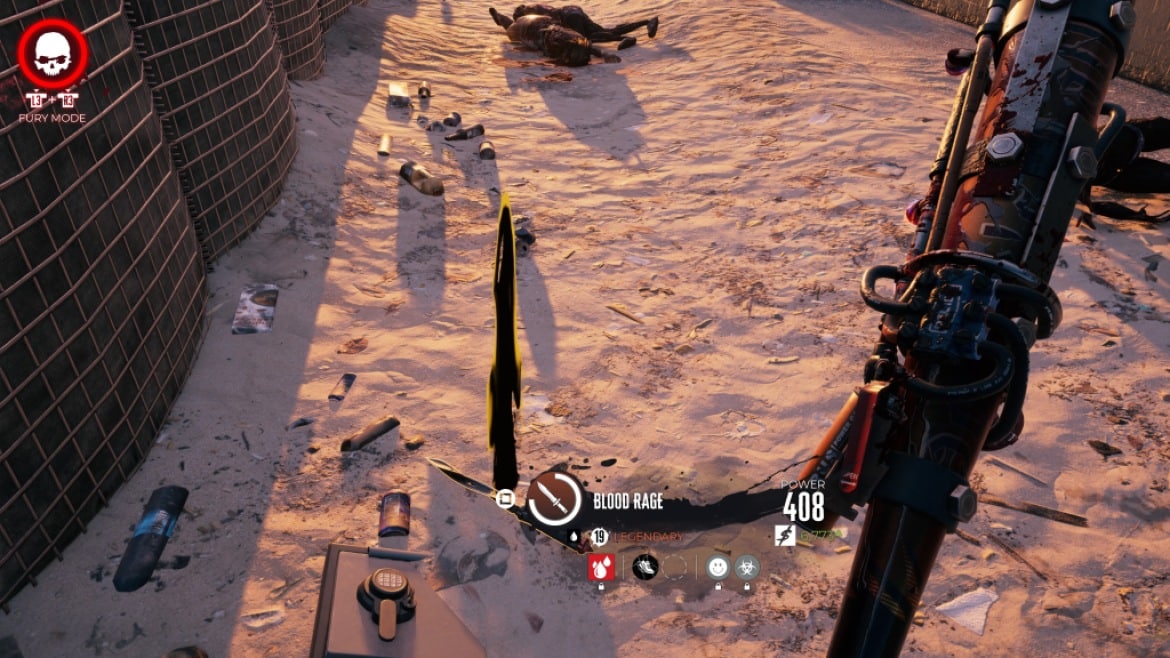
Task: Click the lightning dollar value icon
Action: point(786,535)
